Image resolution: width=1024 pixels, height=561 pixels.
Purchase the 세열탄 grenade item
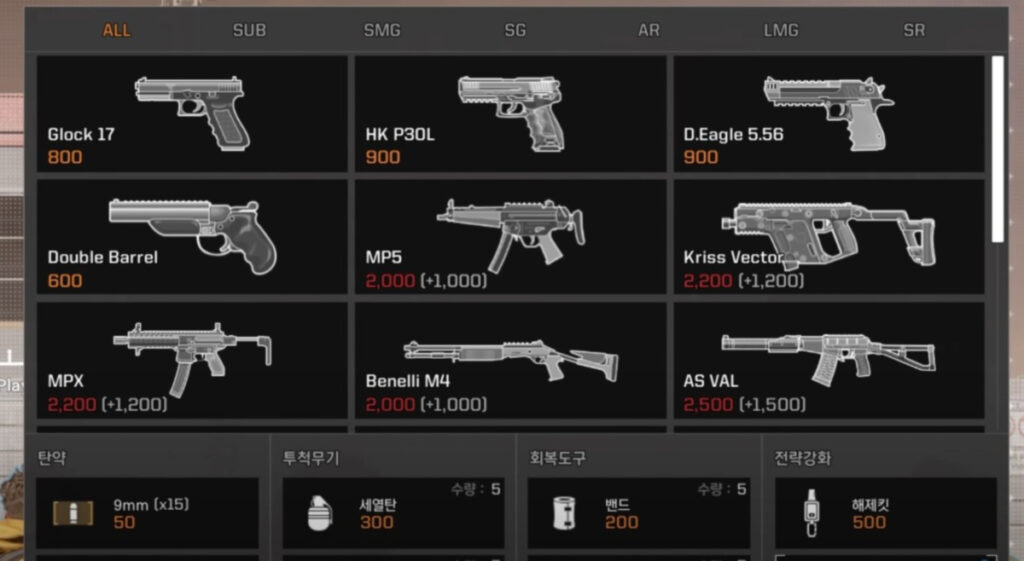[393, 513]
